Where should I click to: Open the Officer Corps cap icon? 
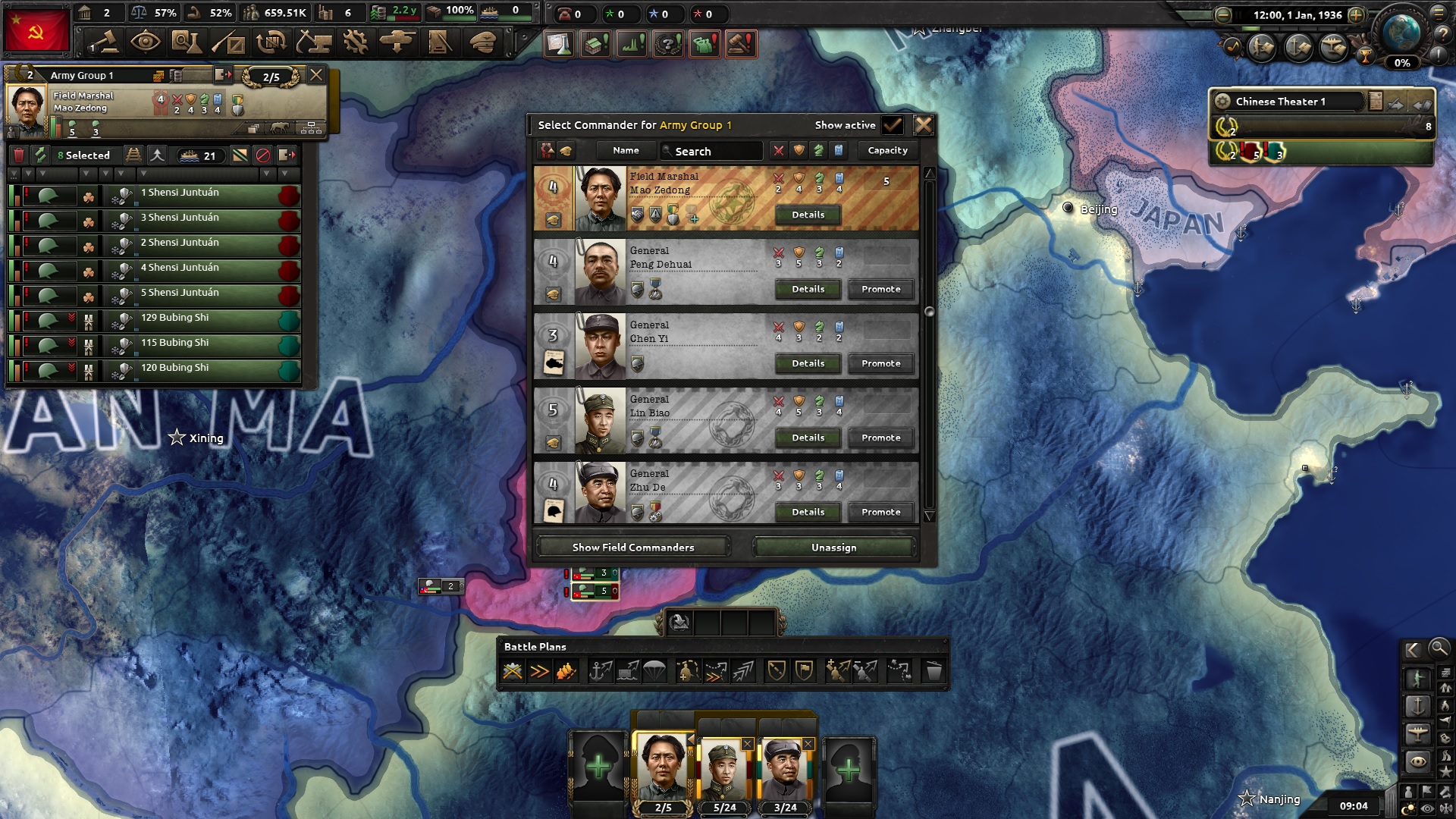482,42
